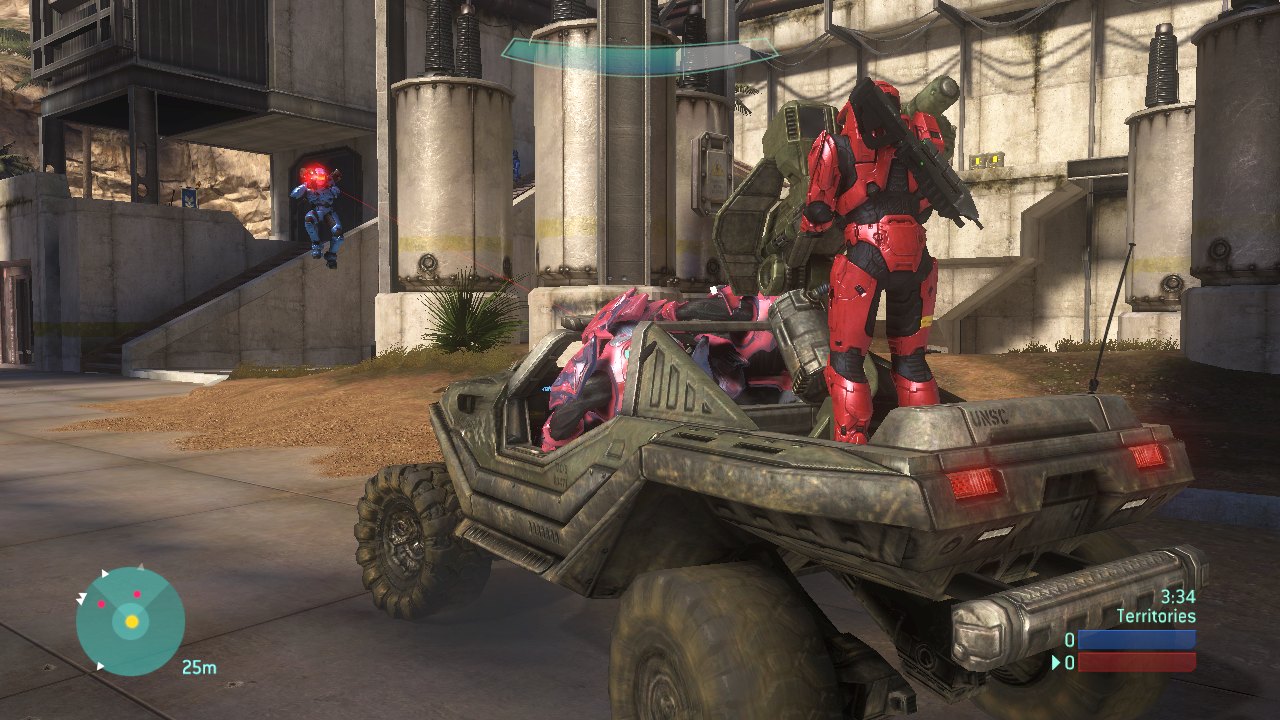Select the Territories game mode label

[1155, 616]
